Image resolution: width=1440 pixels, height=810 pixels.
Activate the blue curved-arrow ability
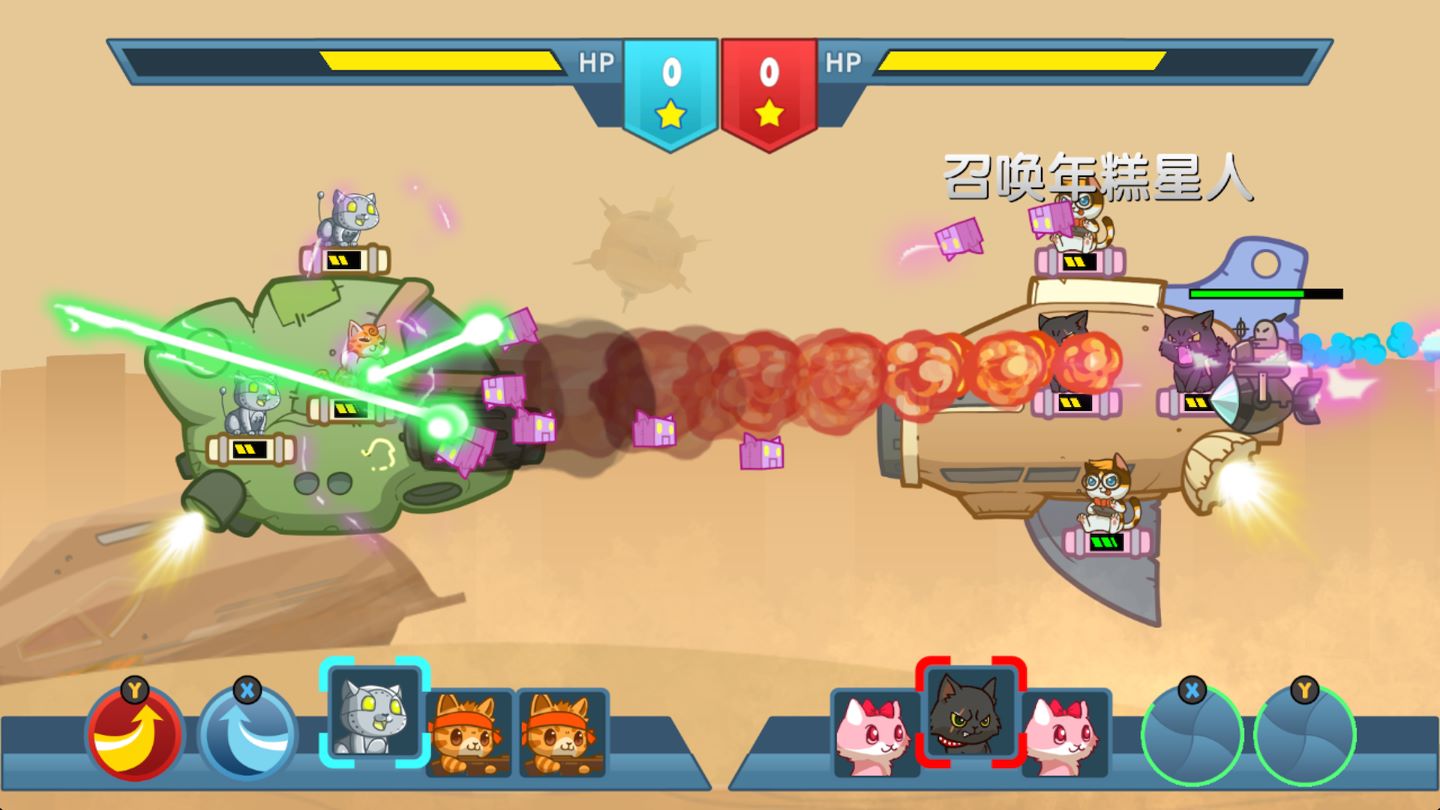pos(247,737)
